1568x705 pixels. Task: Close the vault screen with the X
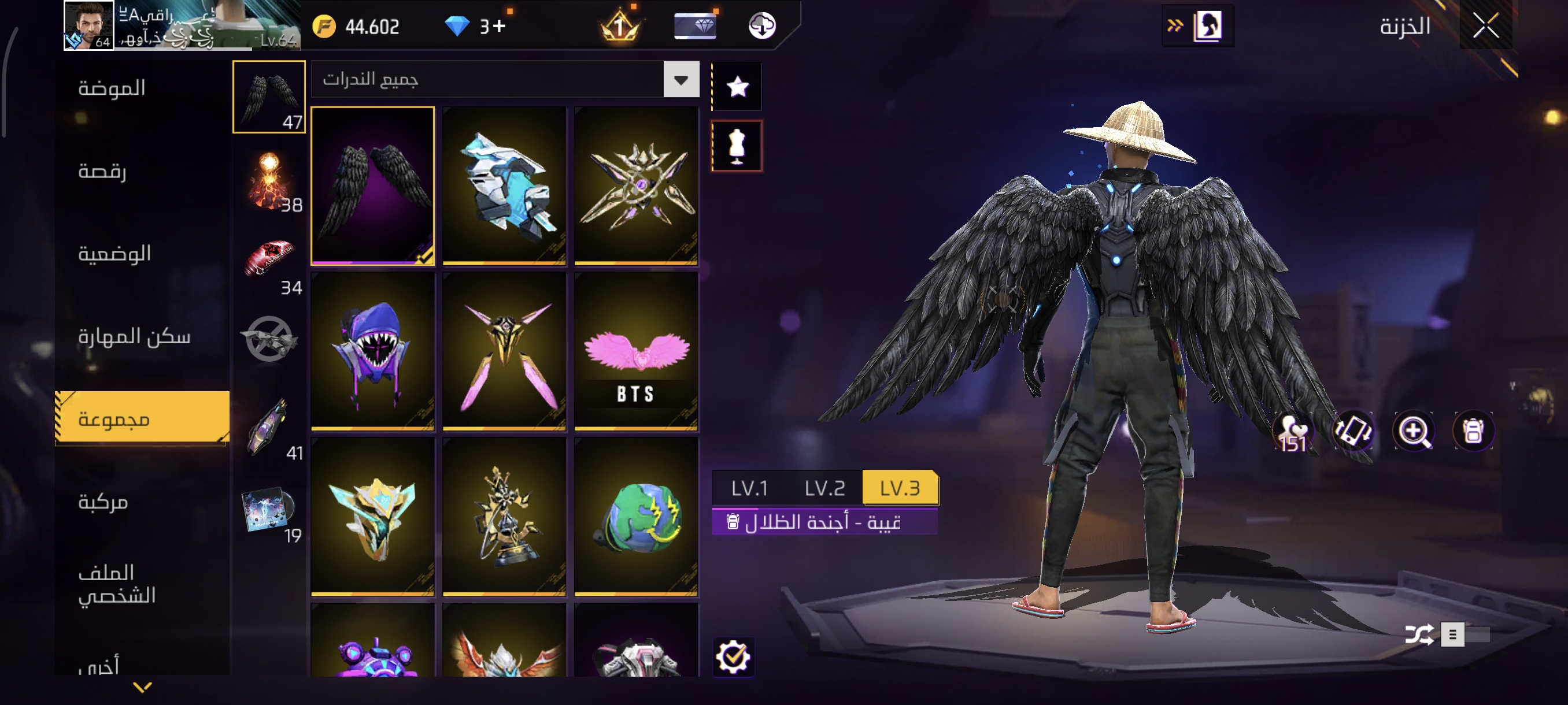(1485, 26)
